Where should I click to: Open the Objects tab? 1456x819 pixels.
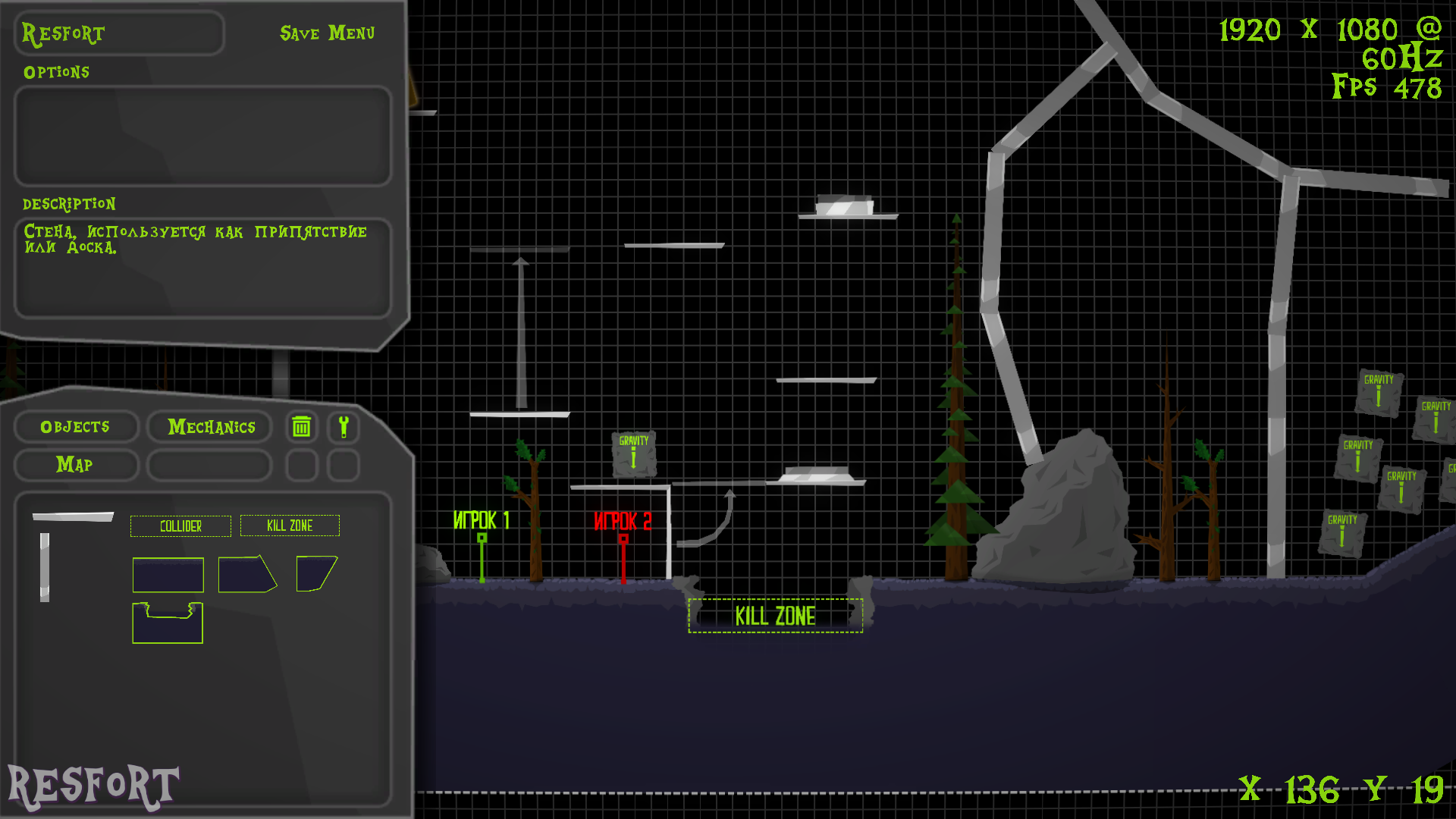(76, 426)
